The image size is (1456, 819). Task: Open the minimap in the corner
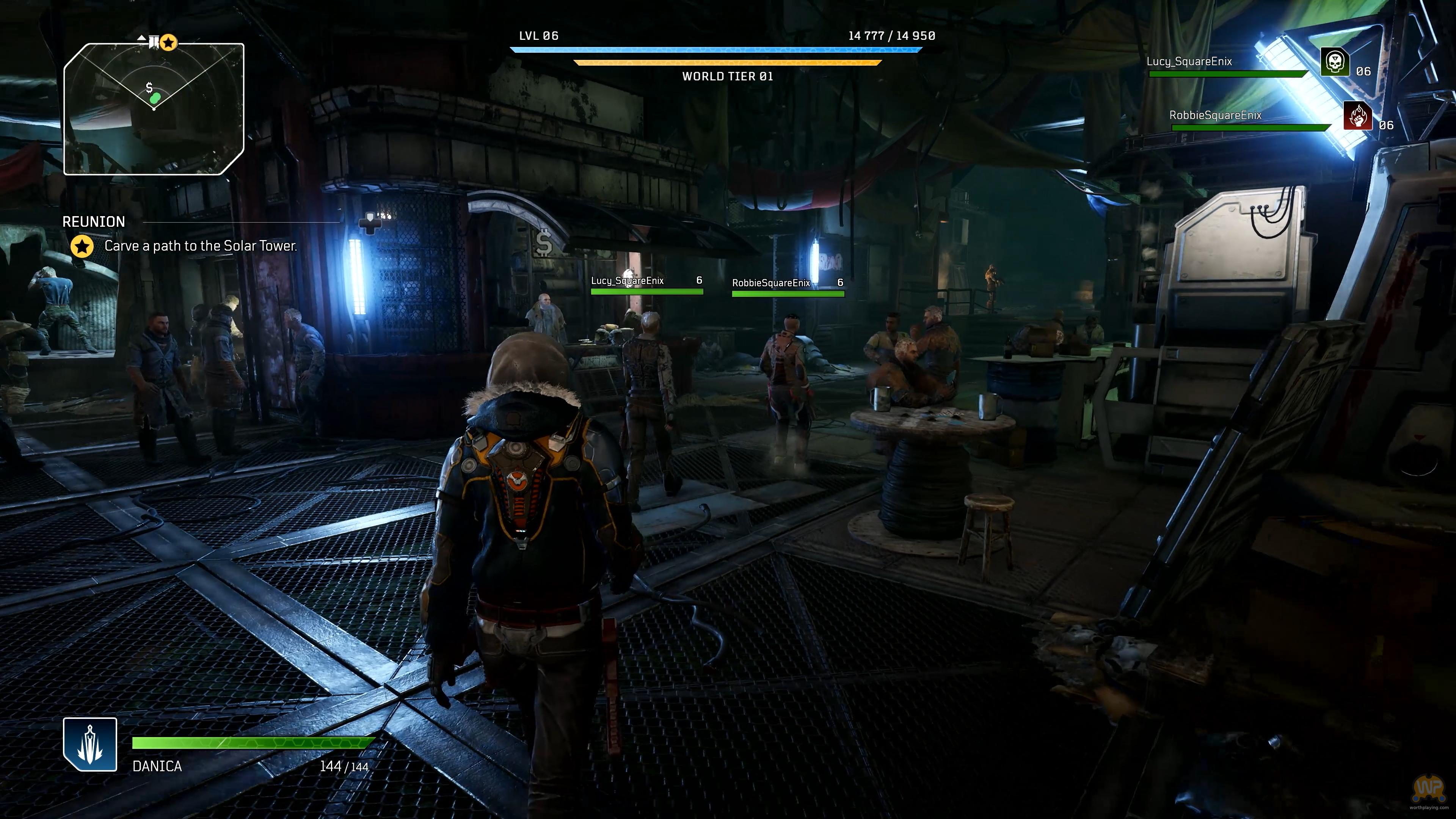tap(154, 109)
